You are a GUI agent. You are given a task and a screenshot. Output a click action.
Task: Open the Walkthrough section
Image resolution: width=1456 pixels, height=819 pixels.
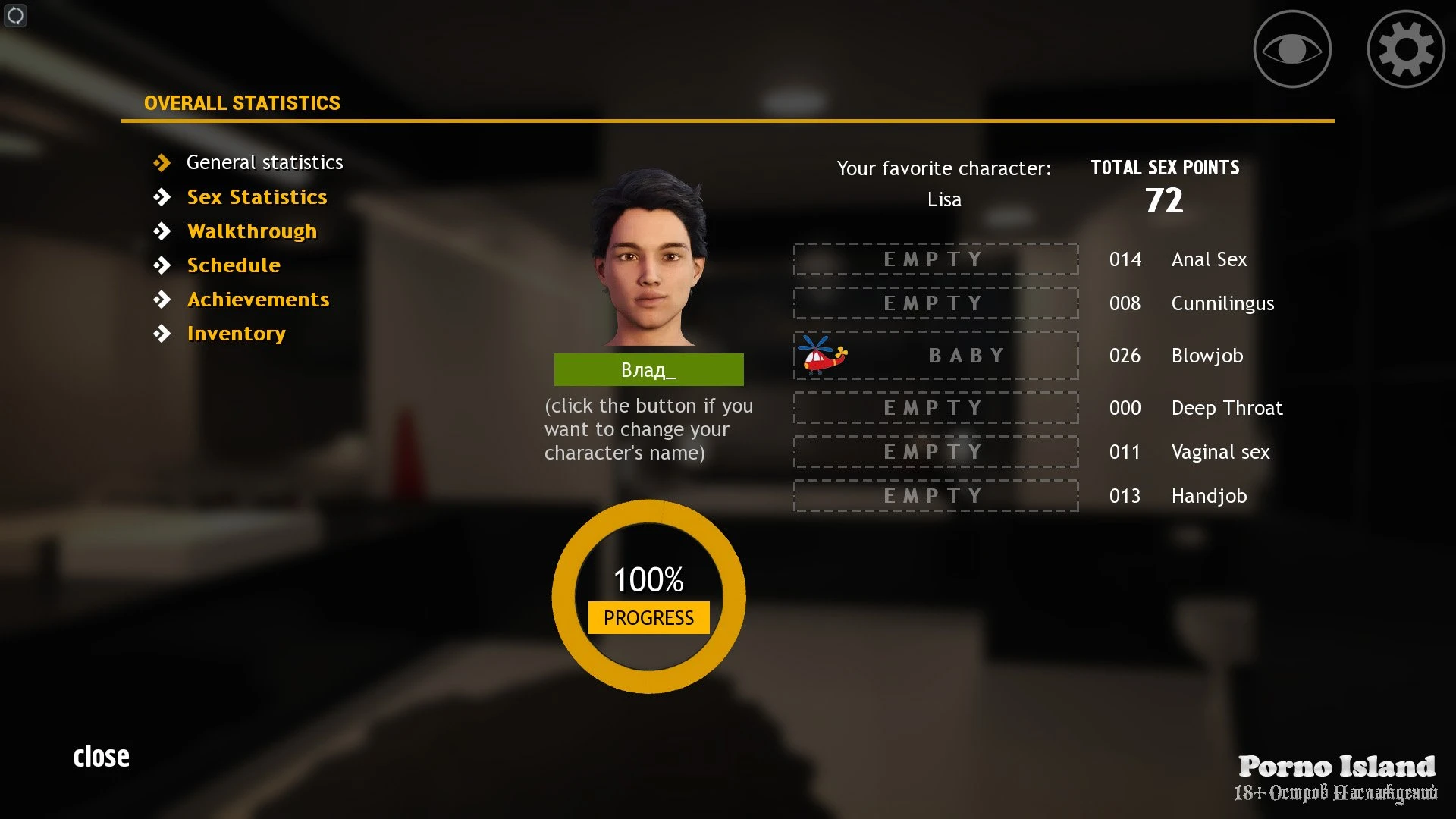tap(252, 231)
